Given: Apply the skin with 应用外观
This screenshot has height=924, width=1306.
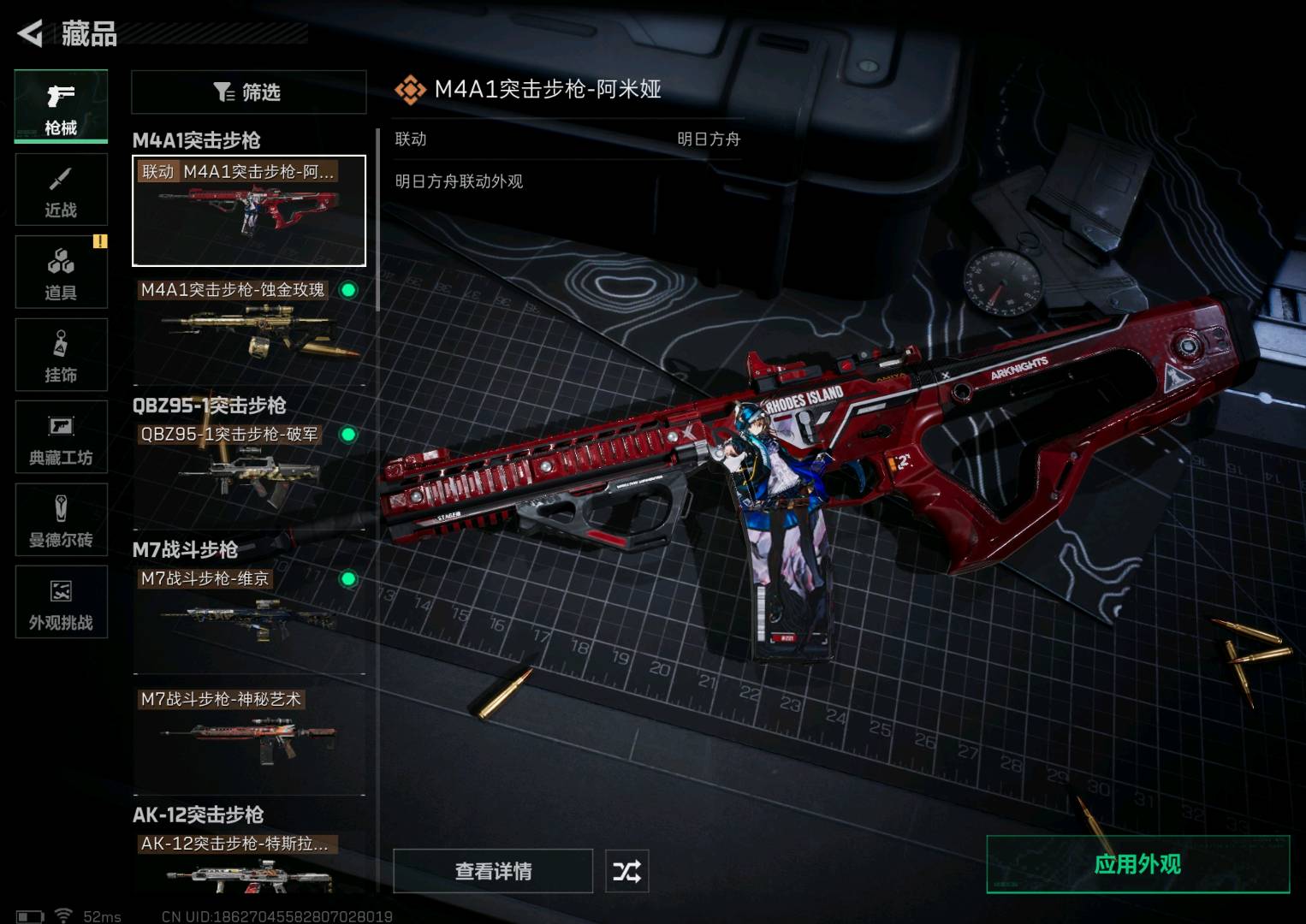Looking at the screenshot, I should click(1137, 864).
